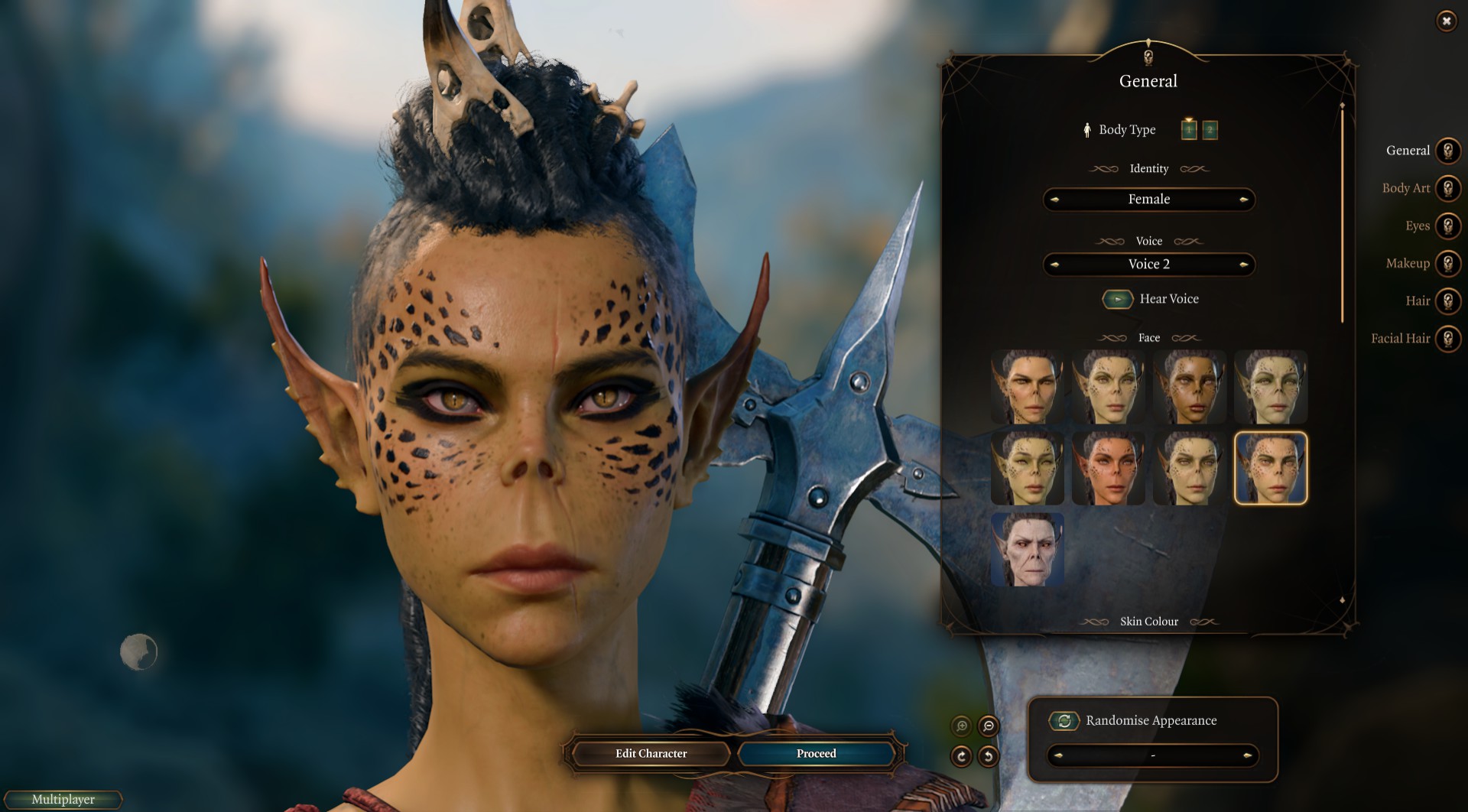Choose the reddish-orange skinned face thumbnail
Screen dimensions: 1468x812
(1108, 468)
